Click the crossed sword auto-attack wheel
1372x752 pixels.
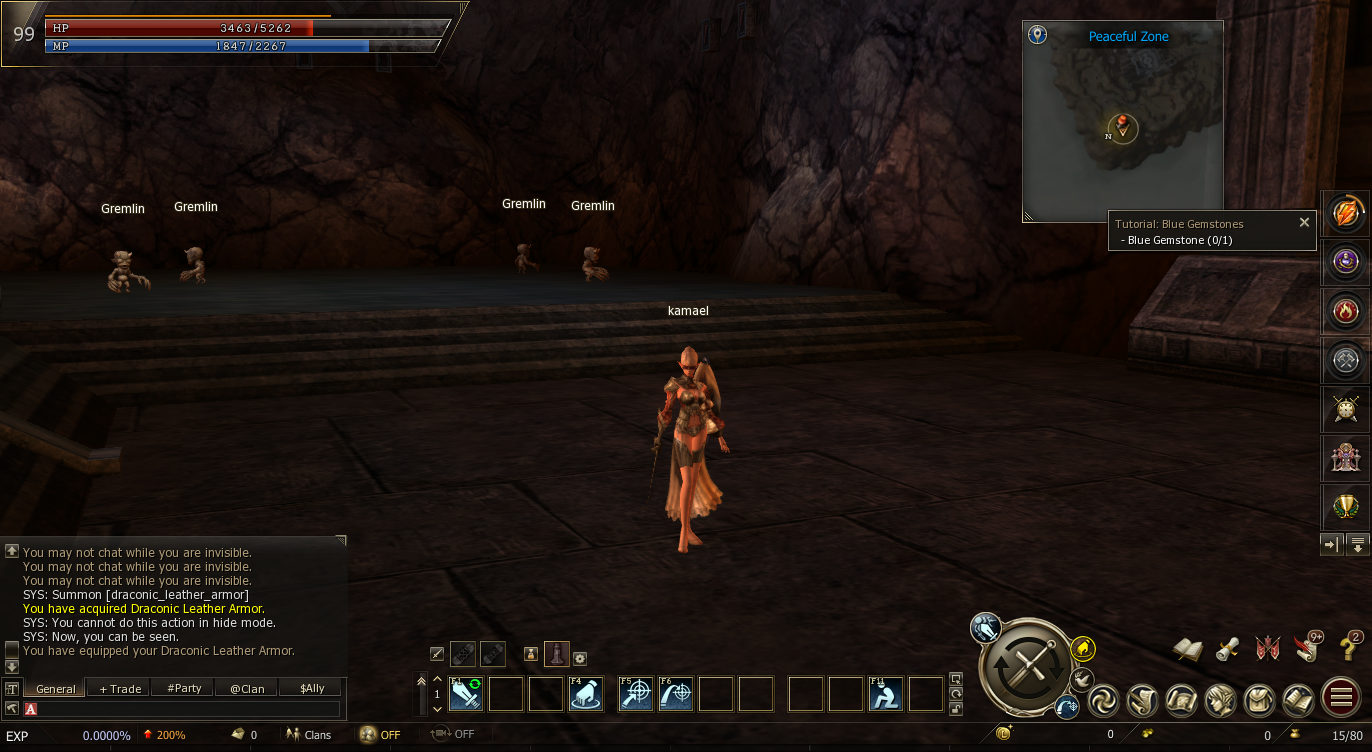point(1027,666)
